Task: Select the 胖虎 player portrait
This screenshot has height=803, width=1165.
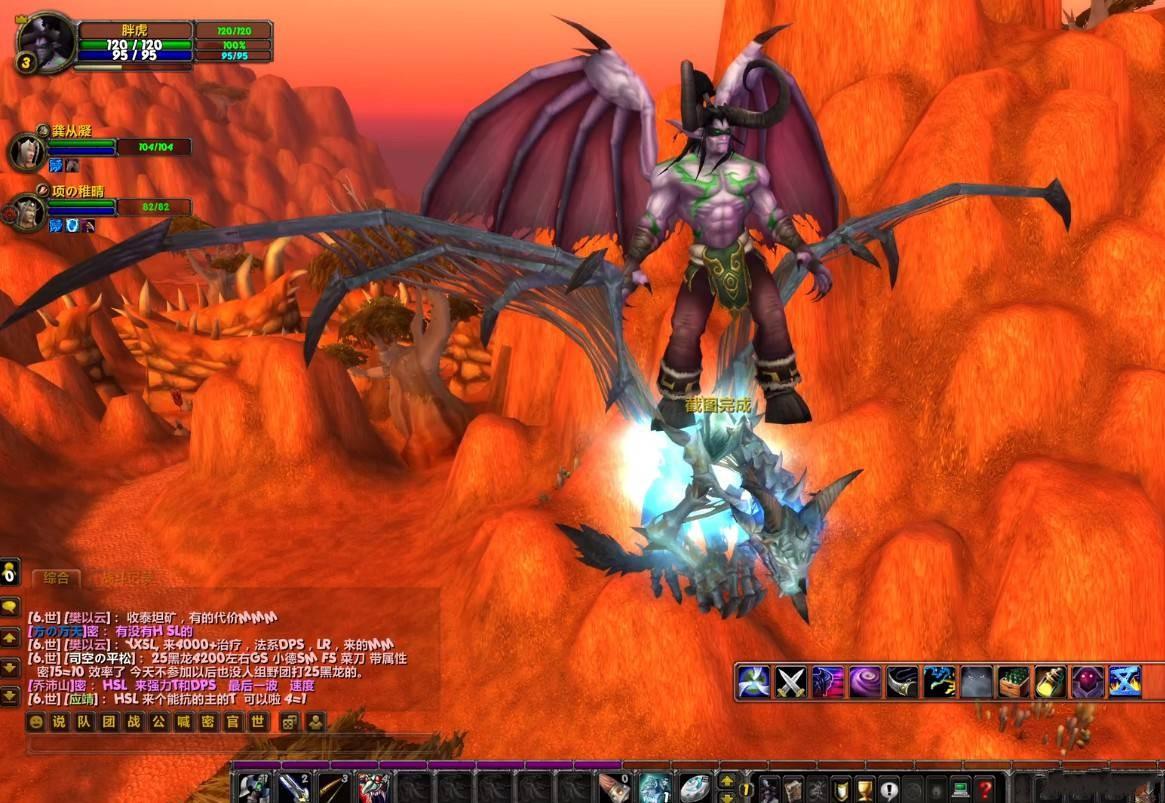Action: (x=46, y=42)
